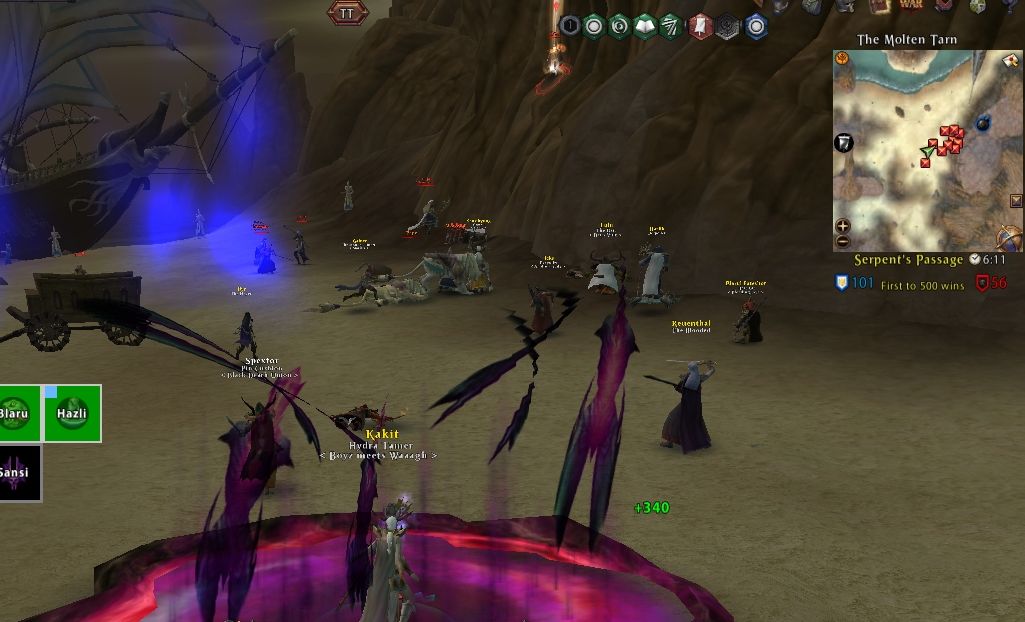Screen dimensions: 1025x622
Task: Click the scroll icon on minimap corner
Action: coord(1010,62)
